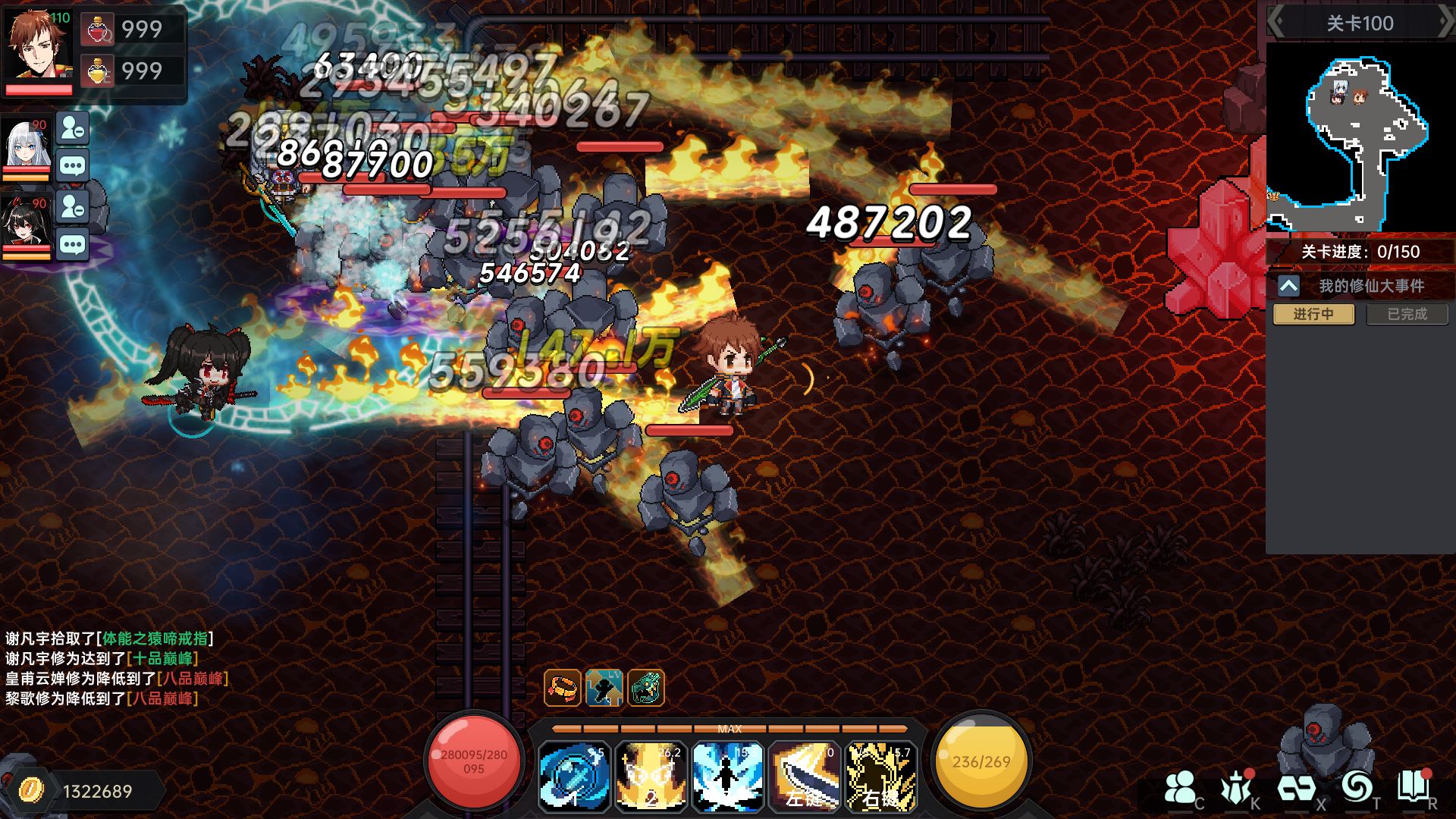Use the red health potion
The image size is (1456, 819).
pos(98,30)
